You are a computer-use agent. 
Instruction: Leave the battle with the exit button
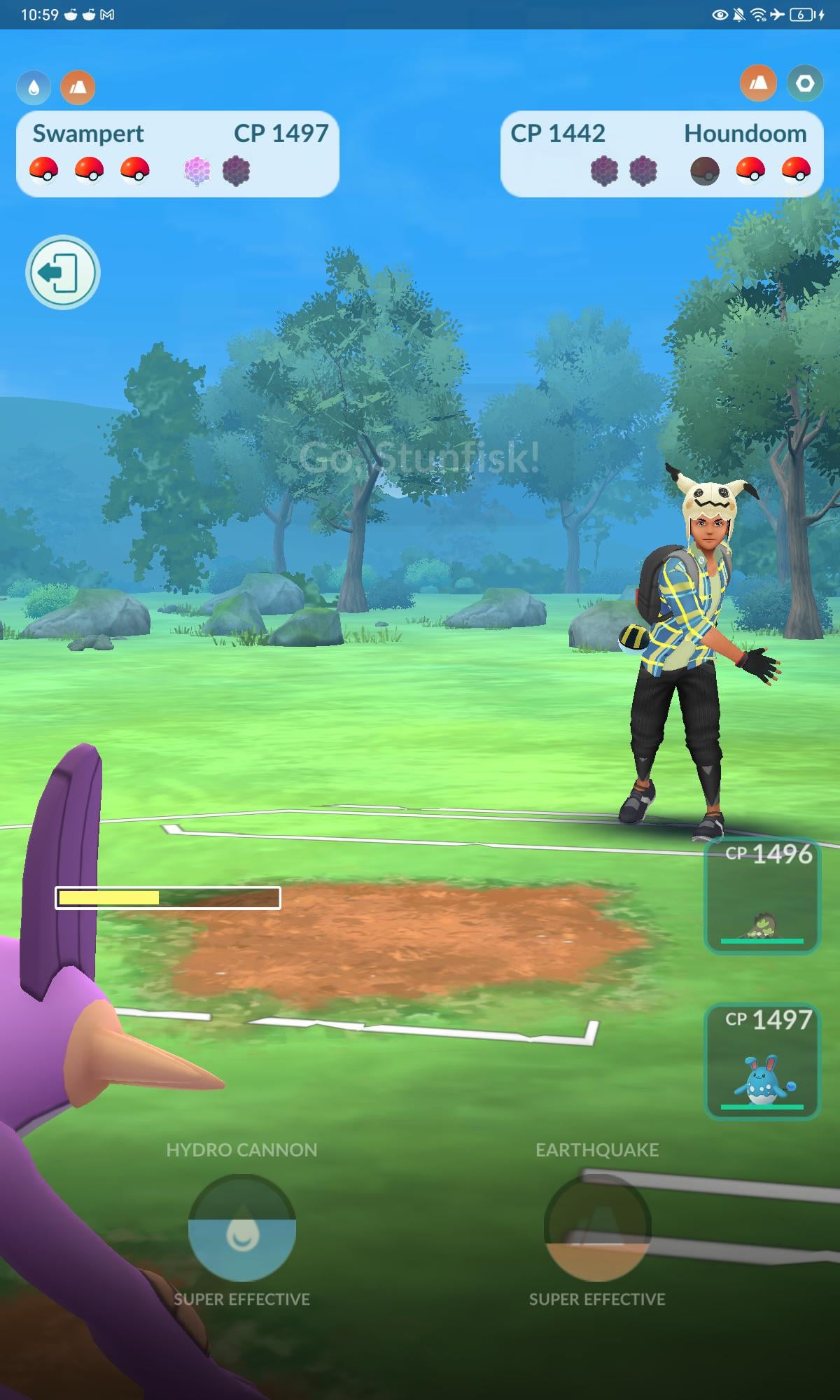(62, 272)
